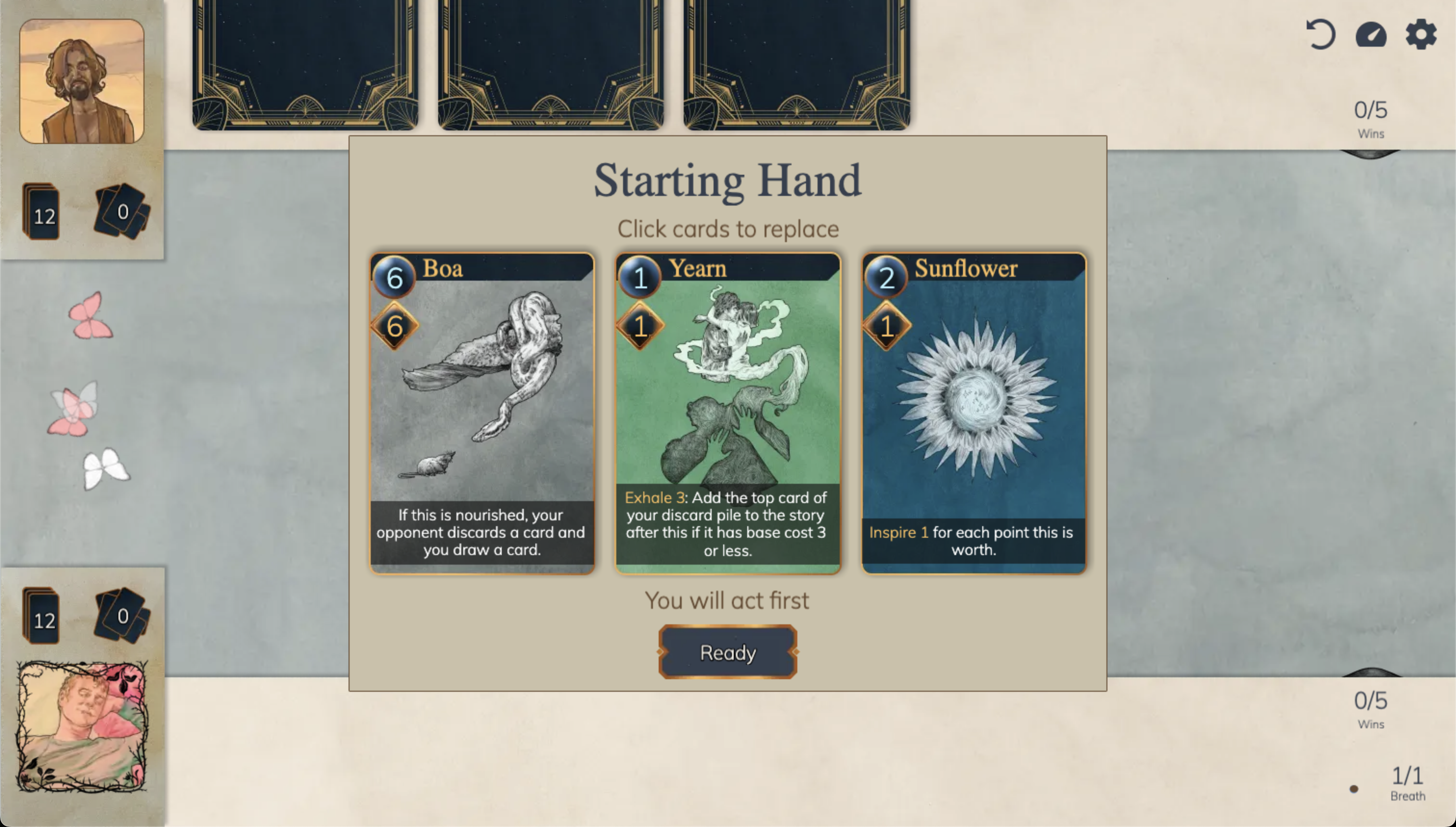Click the Breath counter showing 1/1
The height and width of the screenshot is (827, 1456).
coord(1407,783)
